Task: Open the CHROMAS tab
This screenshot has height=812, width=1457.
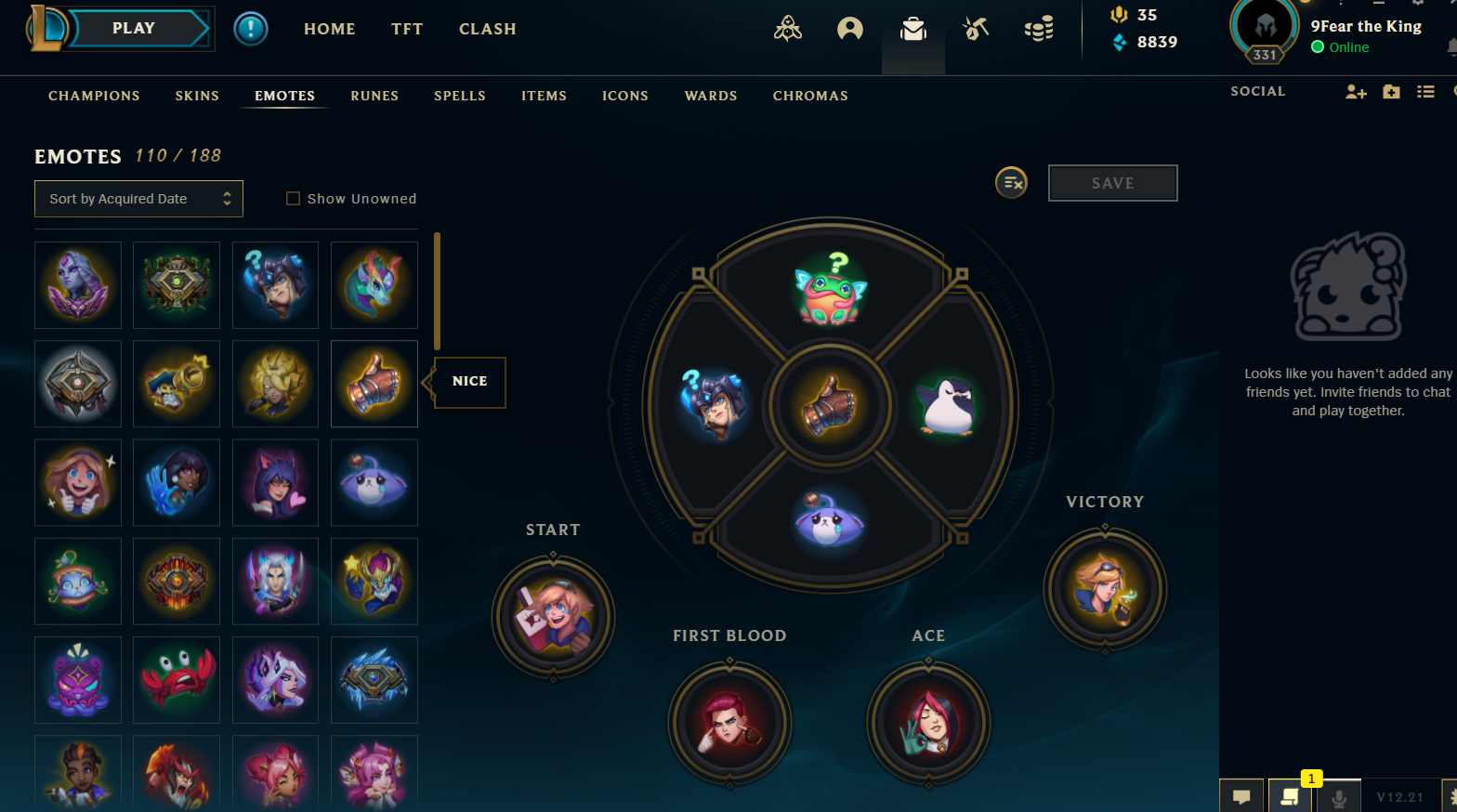Action: coord(810,96)
